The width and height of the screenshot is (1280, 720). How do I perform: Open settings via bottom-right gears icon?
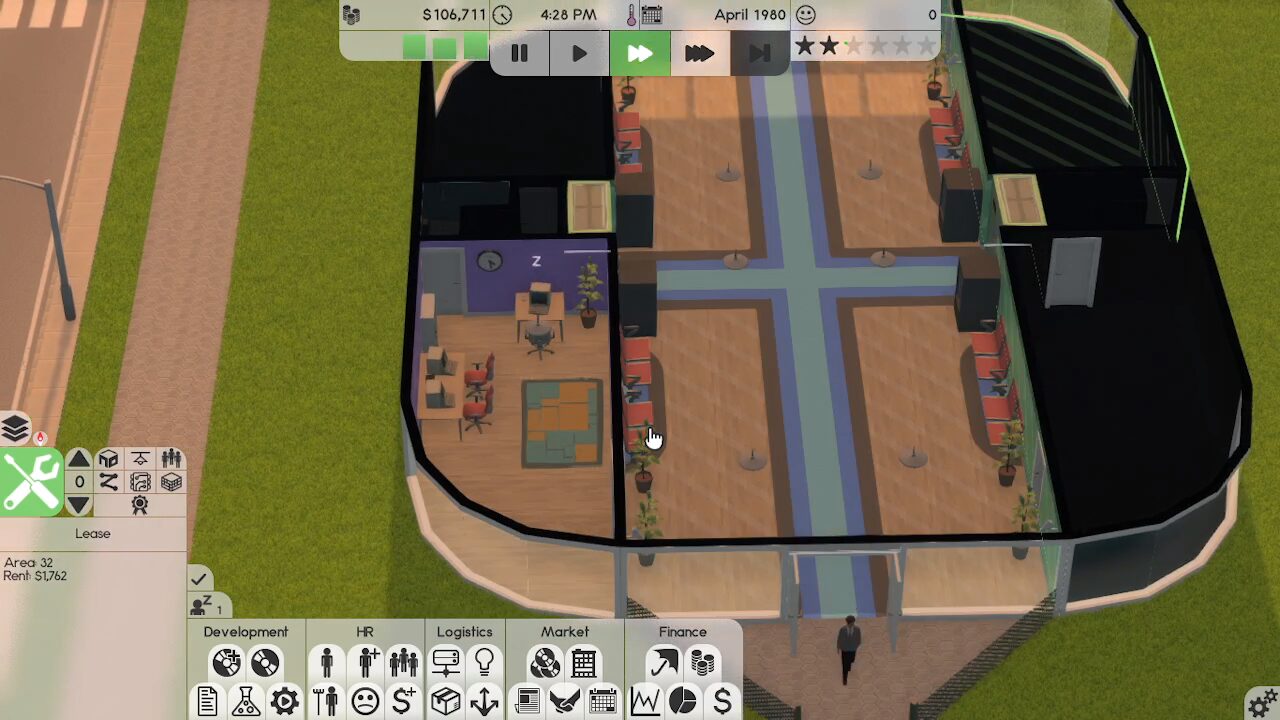(x=1262, y=702)
